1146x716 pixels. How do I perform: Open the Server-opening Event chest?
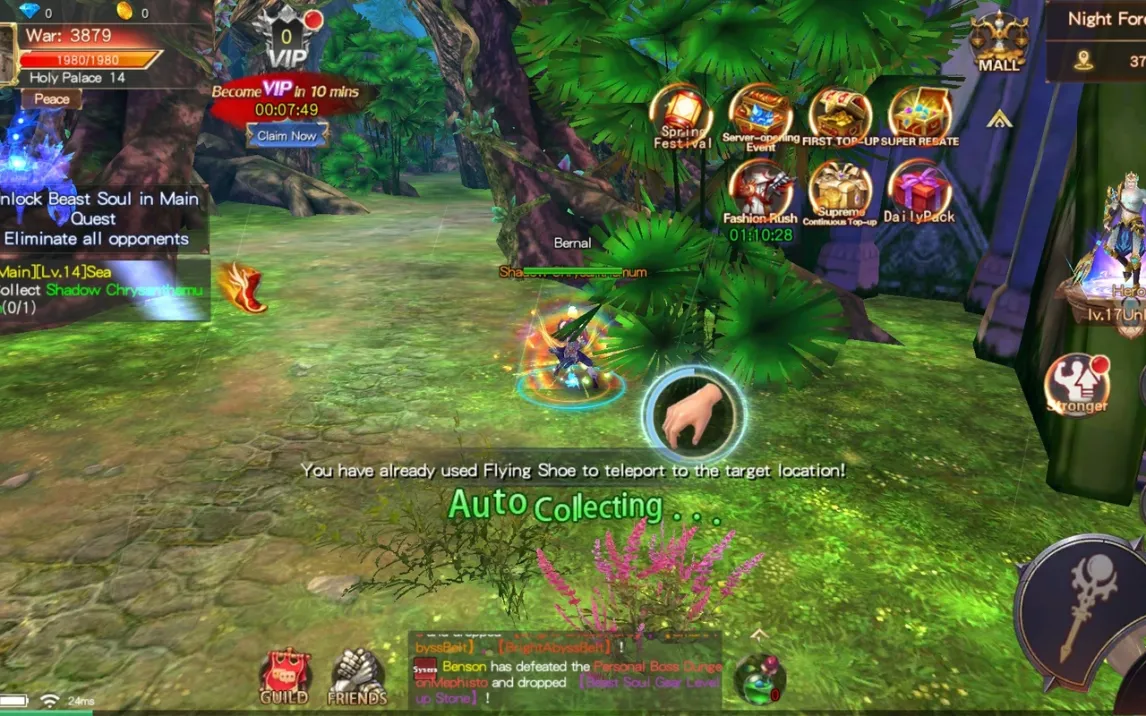(x=760, y=115)
